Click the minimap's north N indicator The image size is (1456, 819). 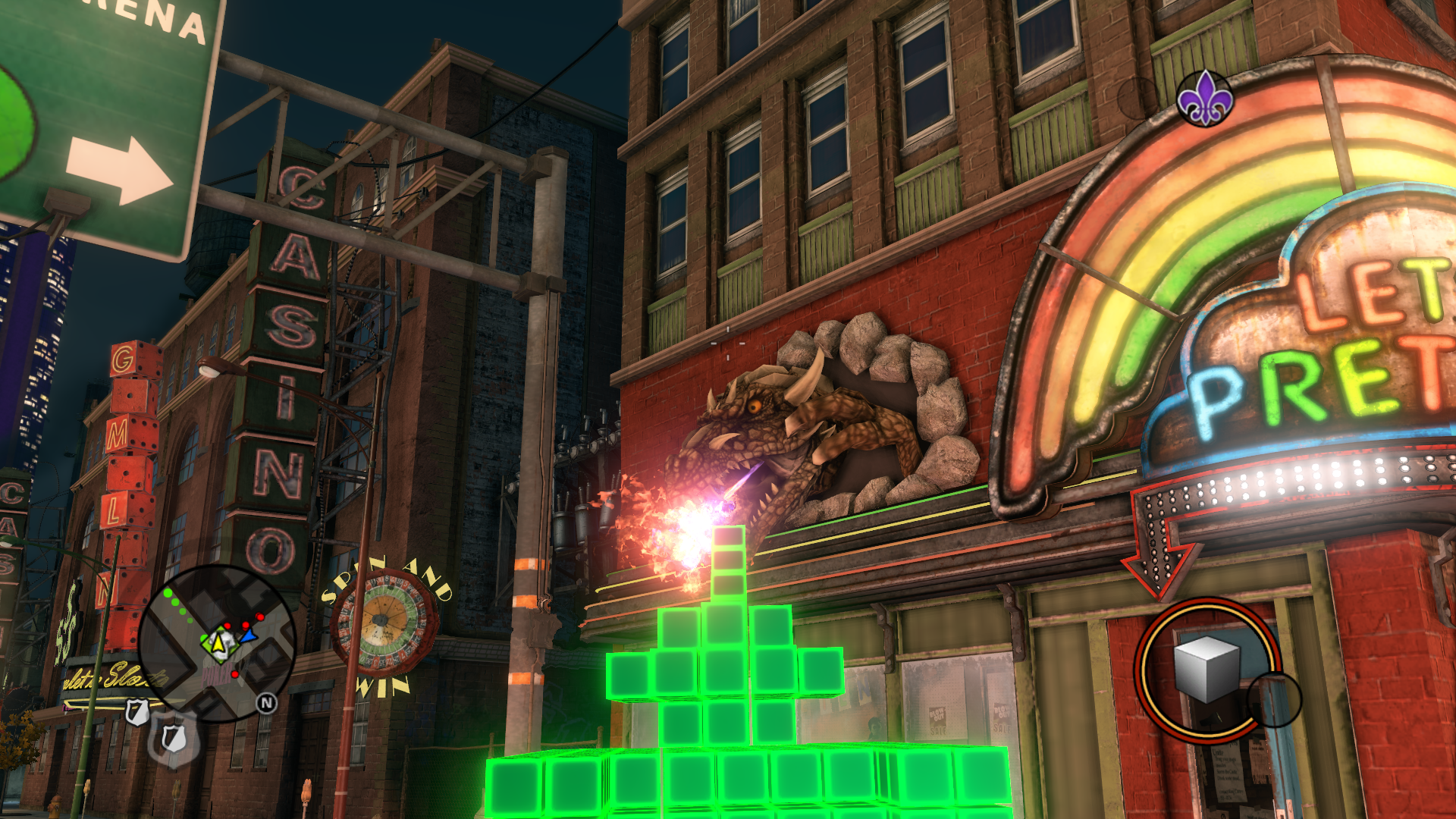pos(266,703)
